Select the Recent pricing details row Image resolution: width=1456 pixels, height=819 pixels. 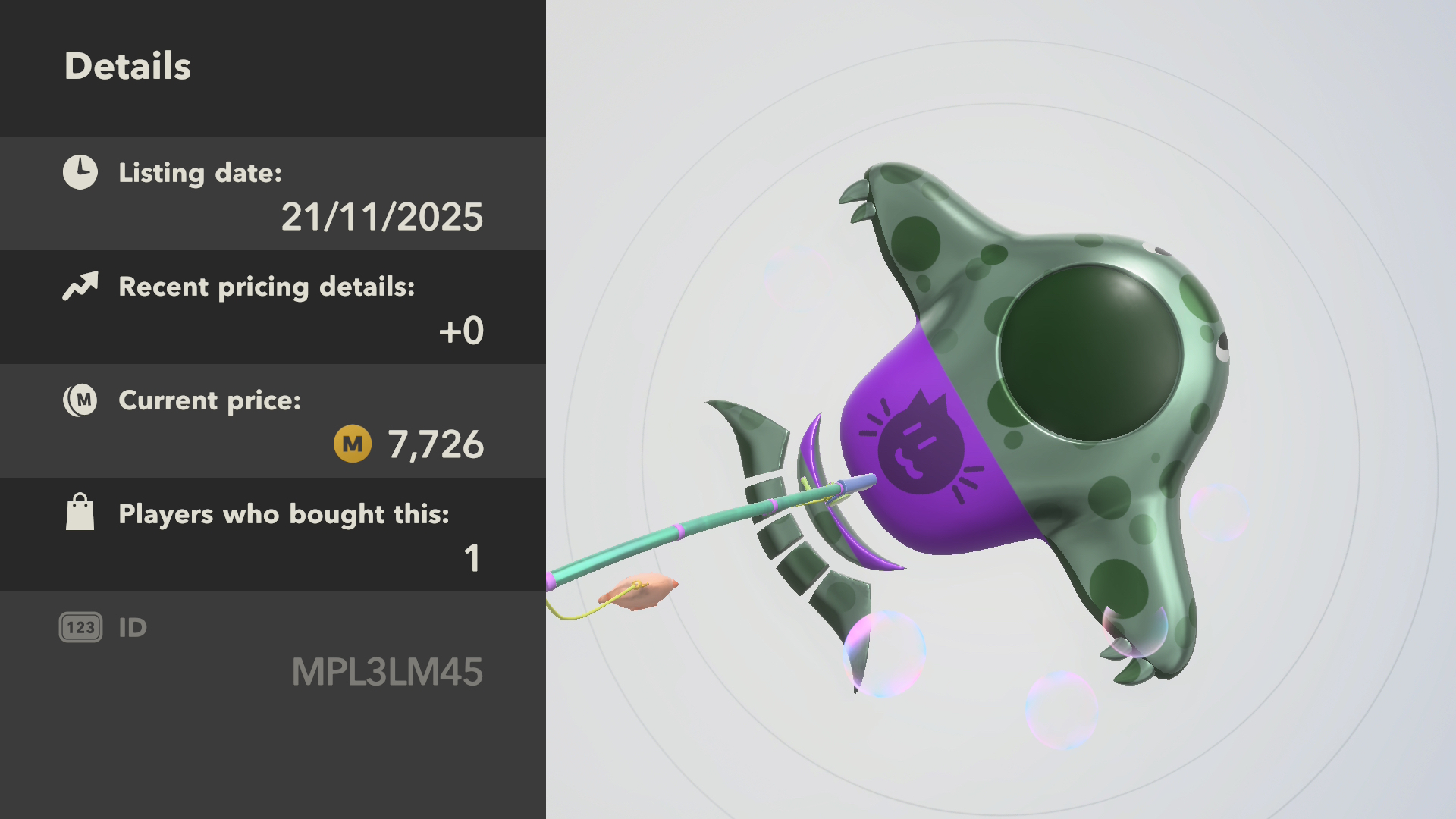tap(273, 308)
